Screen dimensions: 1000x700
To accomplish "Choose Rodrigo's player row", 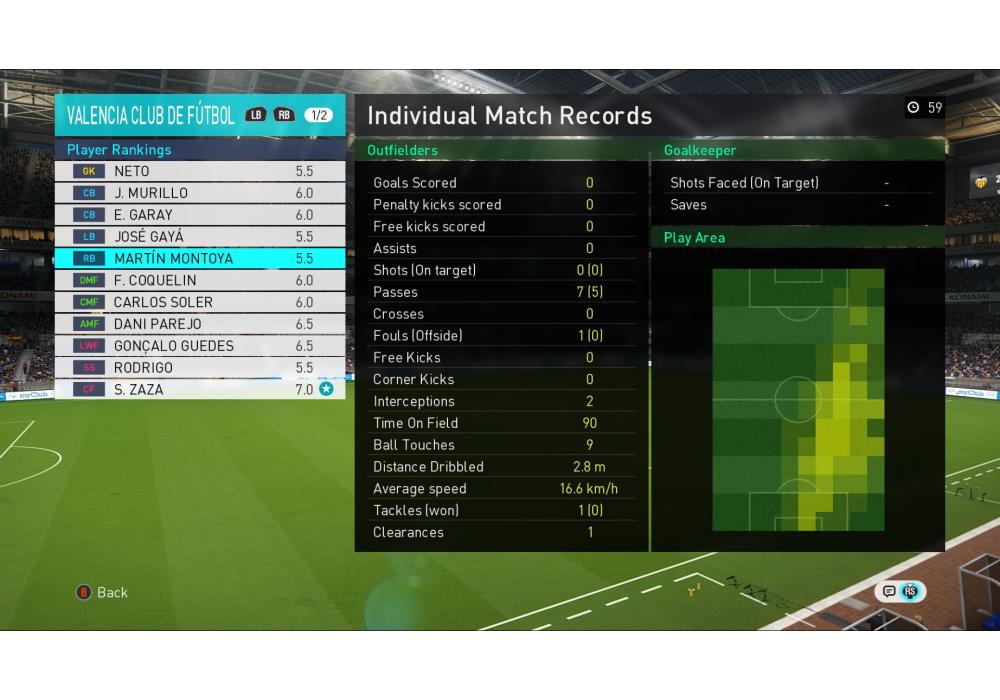I will [x=200, y=368].
